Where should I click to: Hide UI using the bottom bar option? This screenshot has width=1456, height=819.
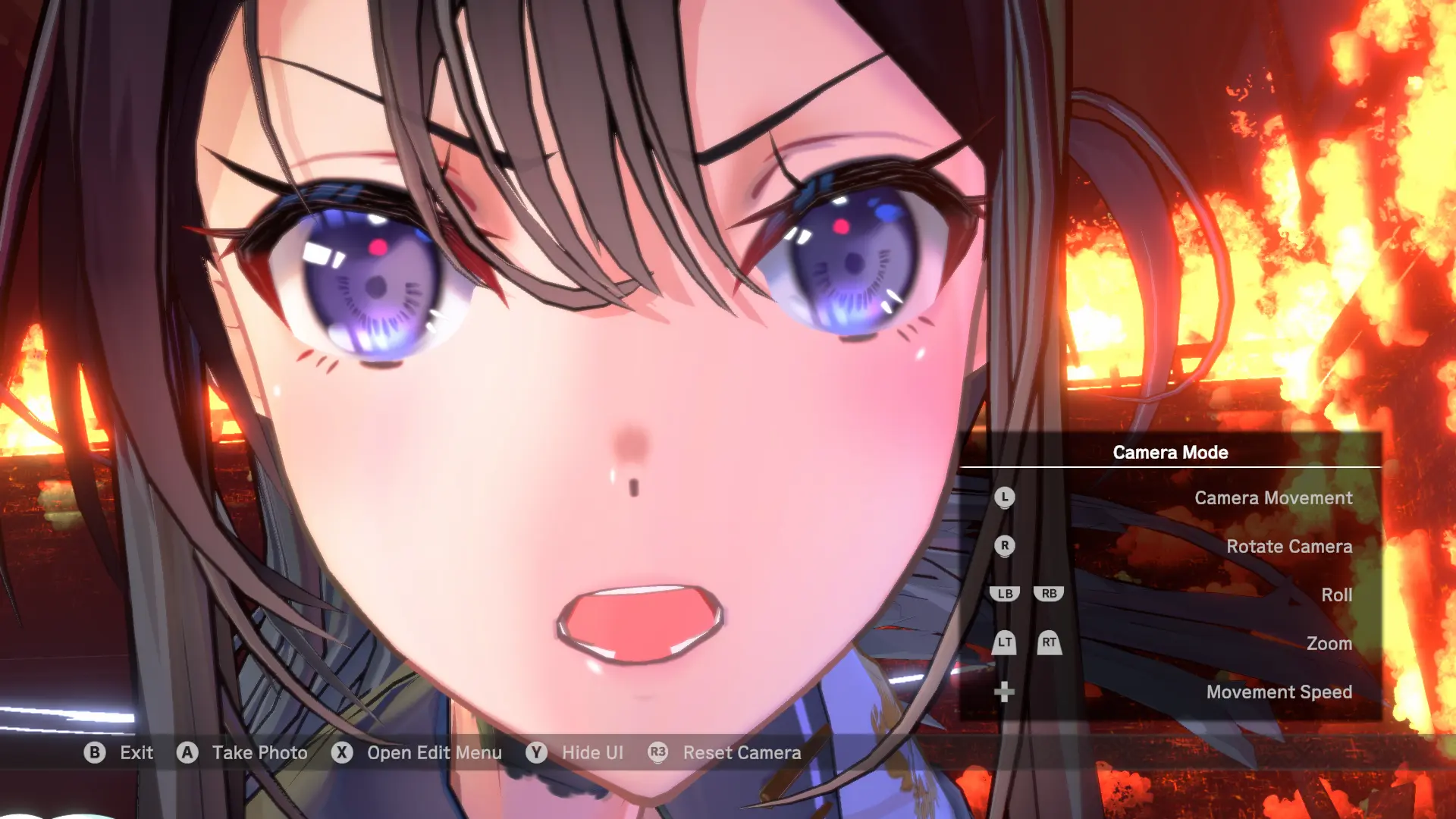593,753
